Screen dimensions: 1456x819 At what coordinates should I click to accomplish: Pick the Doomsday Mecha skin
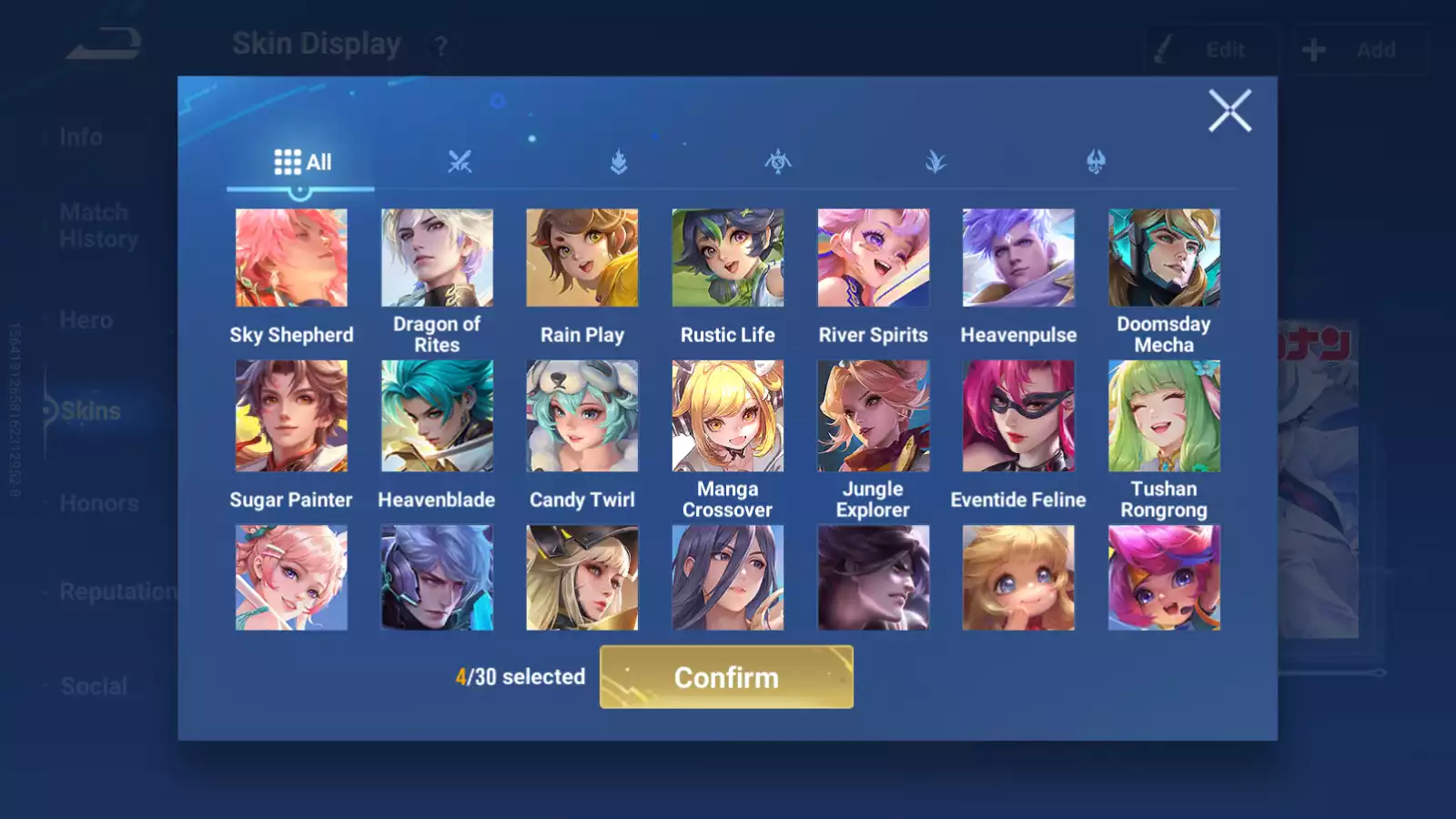(x=1164, y=258)
